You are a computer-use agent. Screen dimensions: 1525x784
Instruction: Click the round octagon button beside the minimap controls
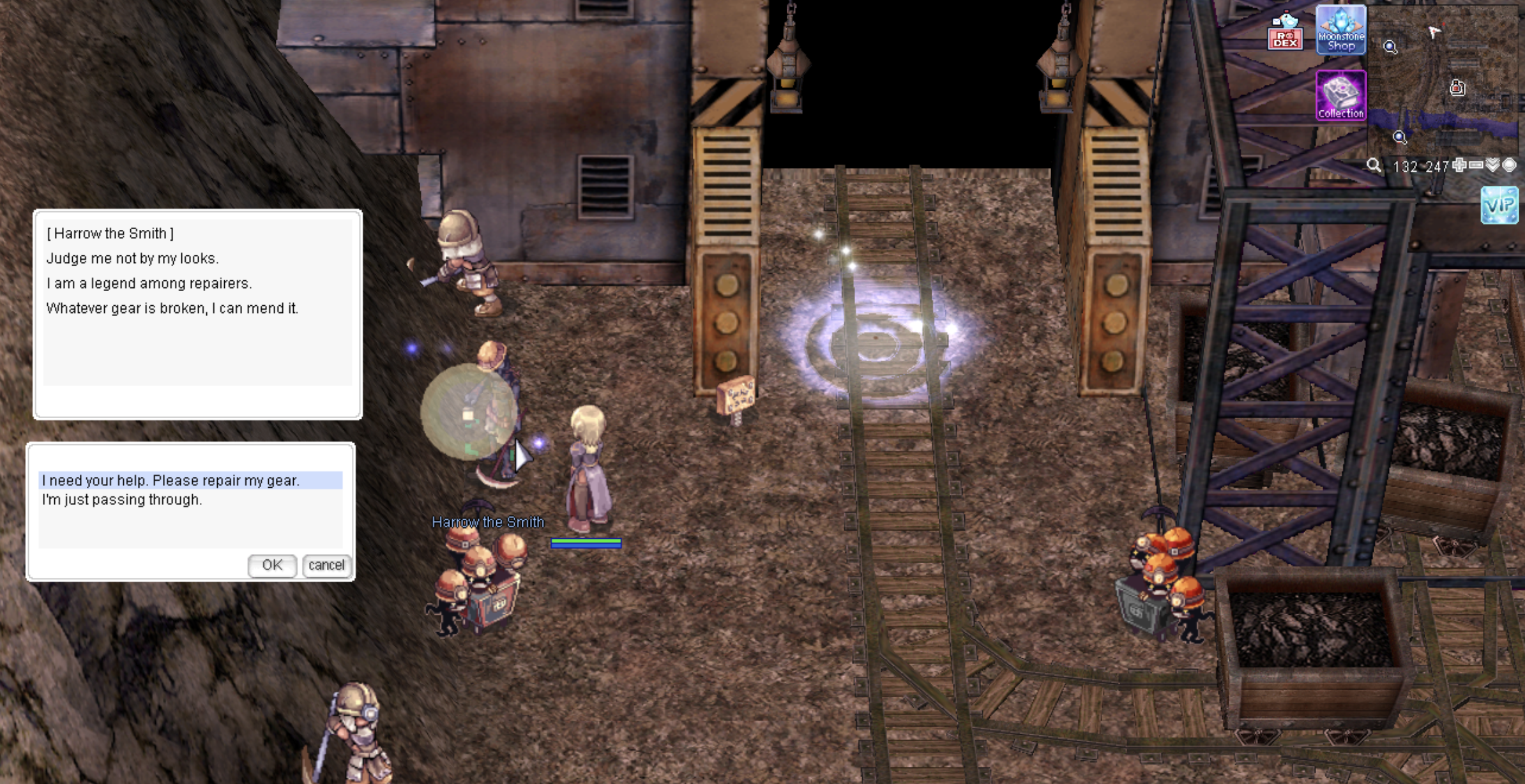[x=1509, y=166]
